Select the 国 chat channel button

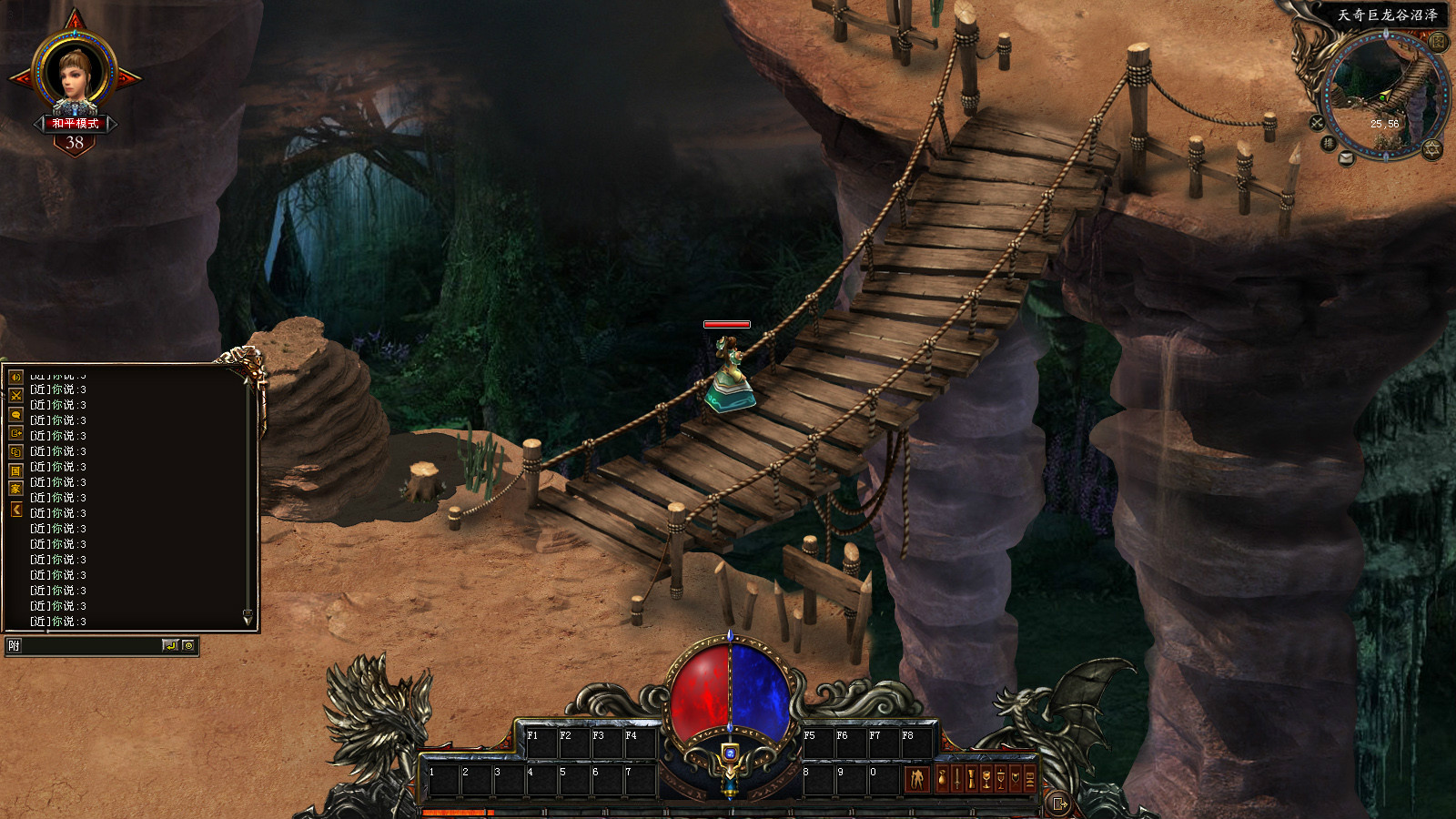point(15,470)
